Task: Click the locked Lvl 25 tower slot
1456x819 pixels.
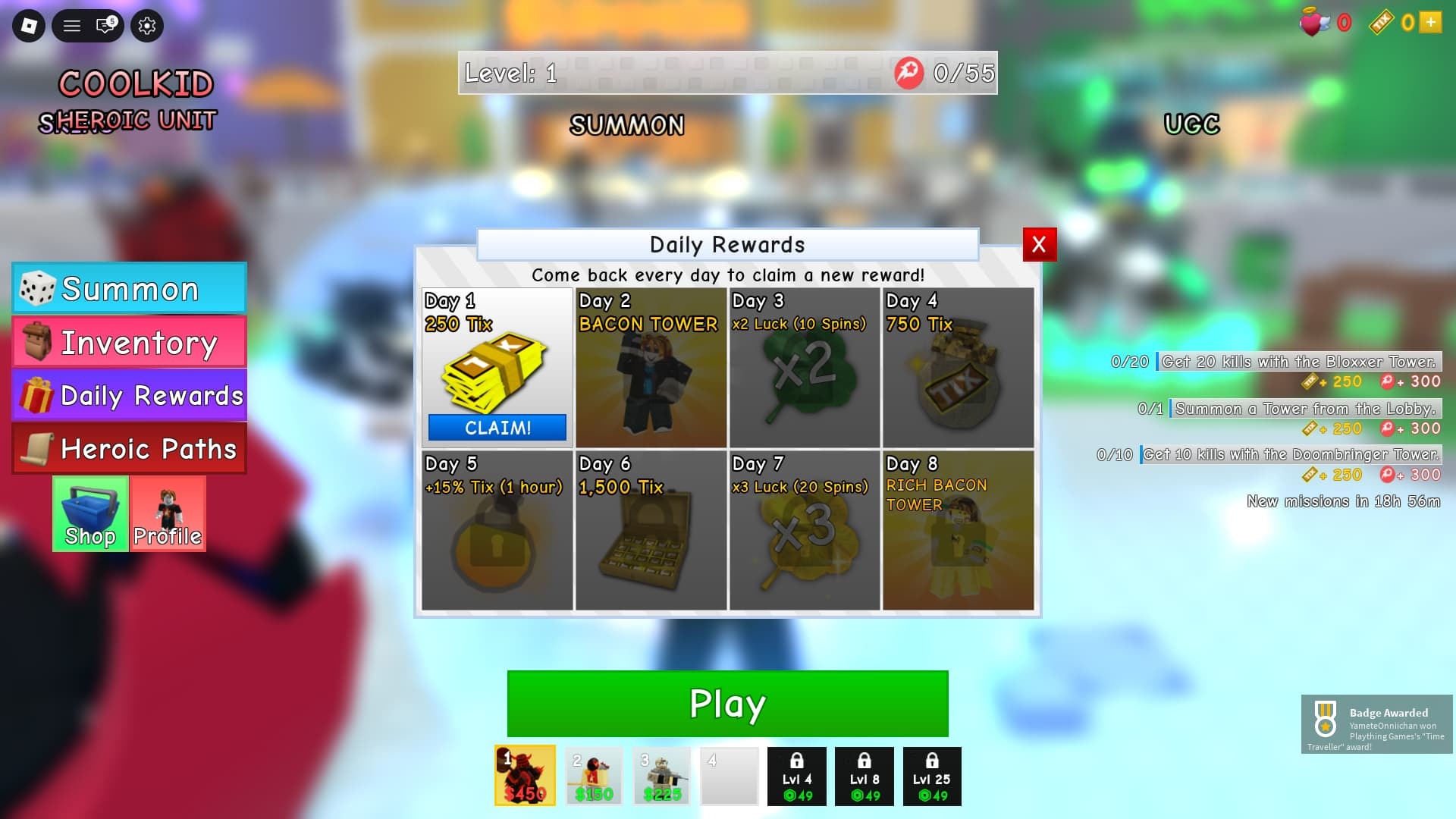Action: pyautogui.click(x=932, y=775)
